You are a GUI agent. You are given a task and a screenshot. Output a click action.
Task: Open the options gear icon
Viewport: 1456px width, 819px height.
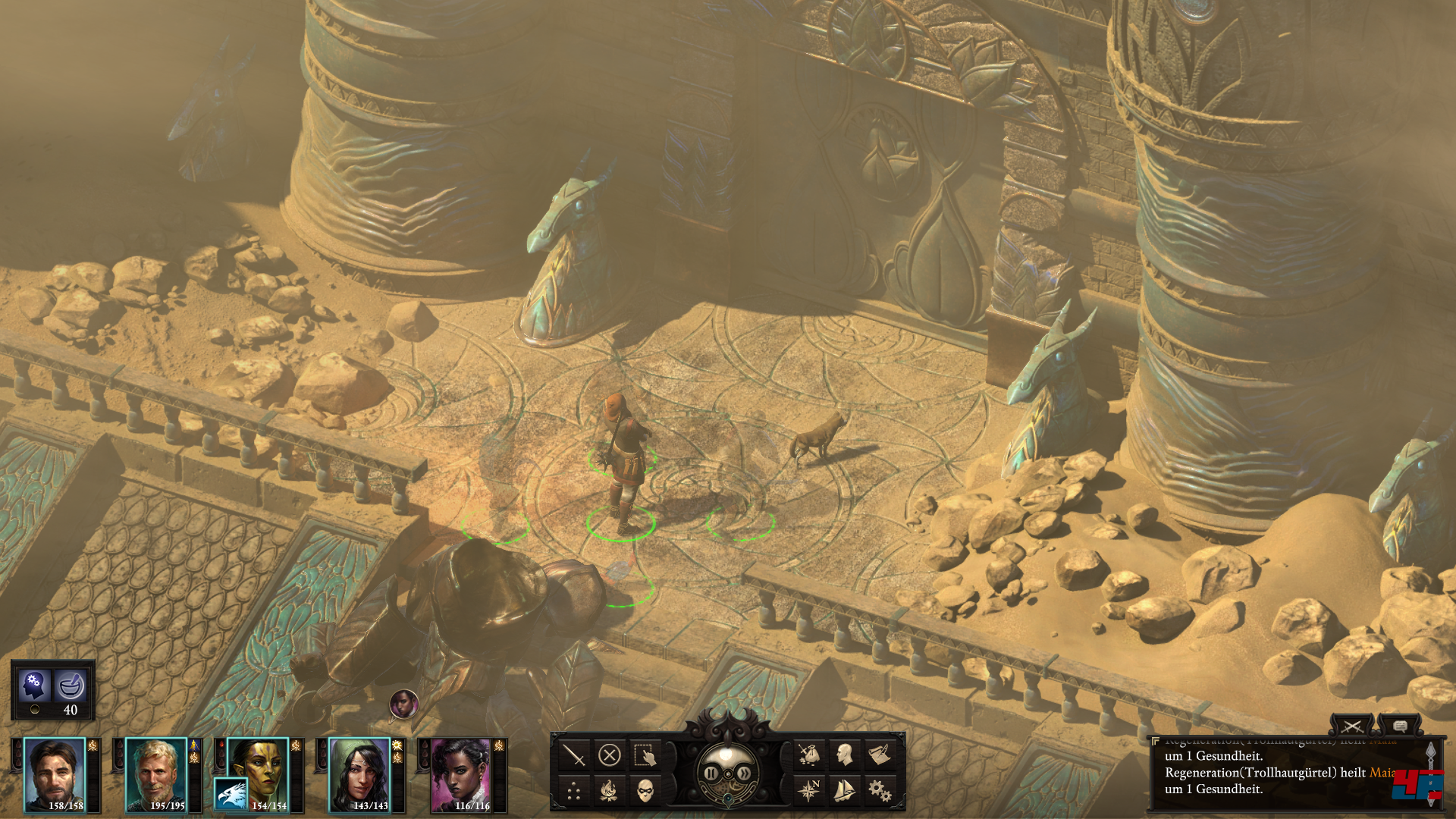click(880, 791)
